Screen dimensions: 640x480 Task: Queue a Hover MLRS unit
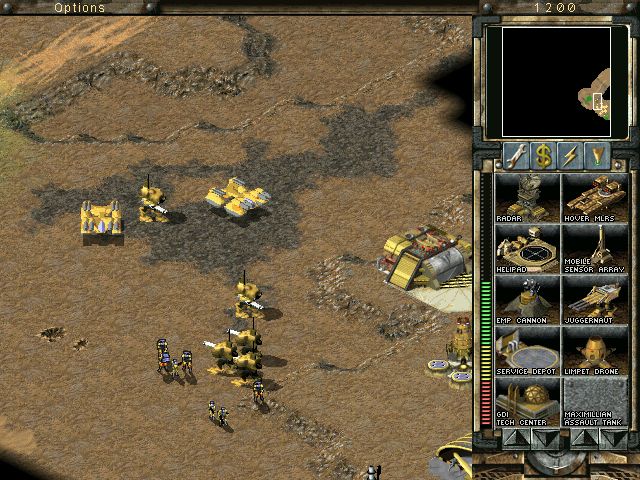point(594,197)
